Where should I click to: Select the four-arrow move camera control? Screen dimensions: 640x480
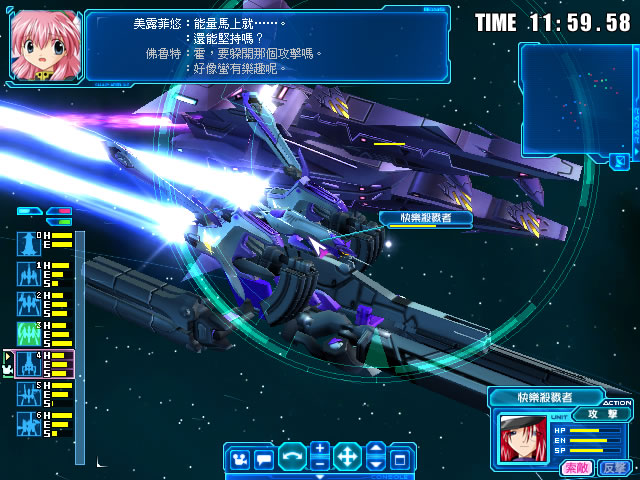347,458
